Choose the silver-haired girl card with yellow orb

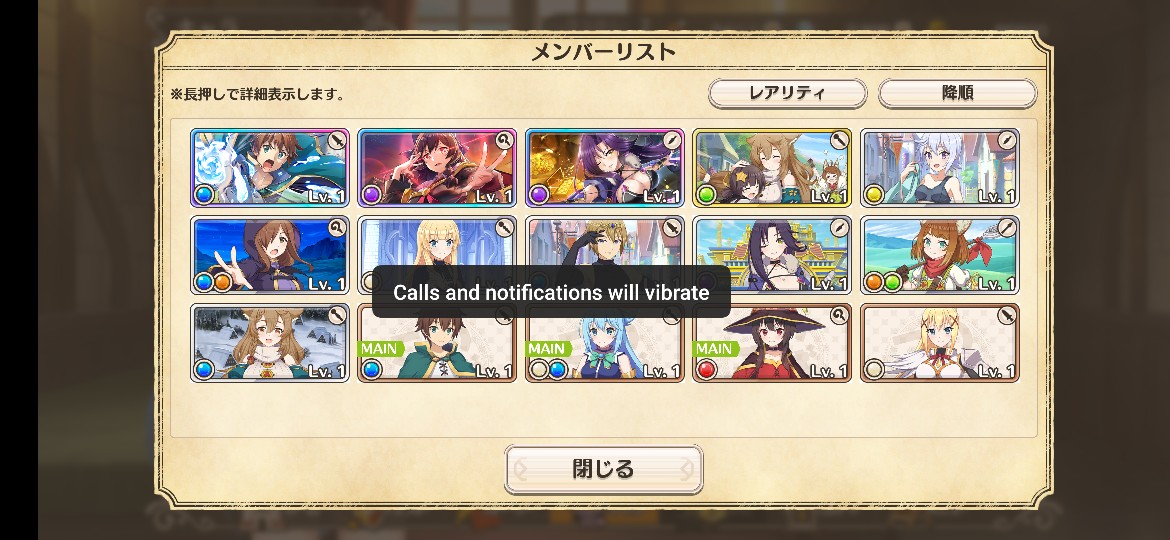(x=940, y=167)
